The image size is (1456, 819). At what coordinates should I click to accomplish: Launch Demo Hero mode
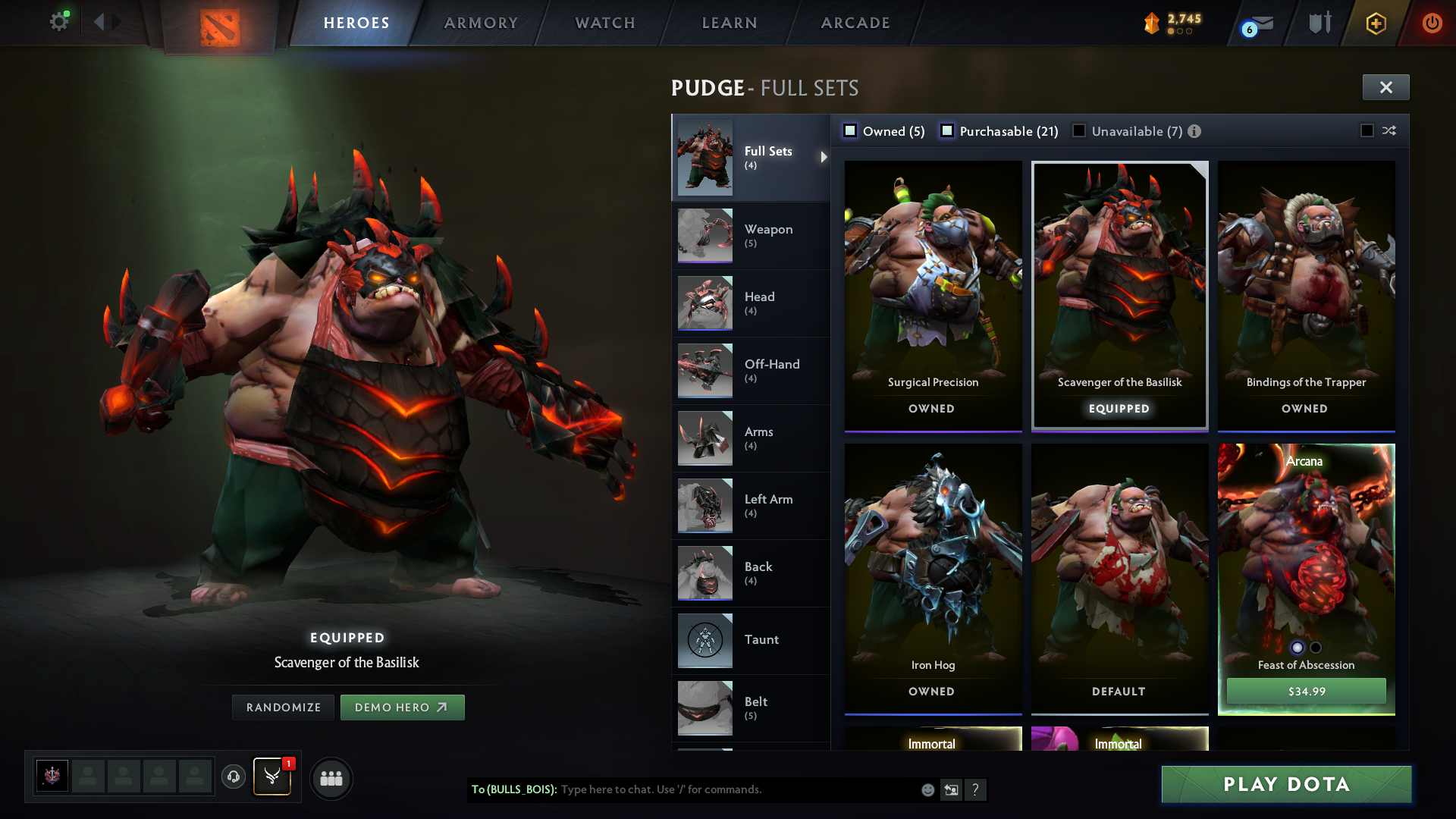click(x=402, y=708)
